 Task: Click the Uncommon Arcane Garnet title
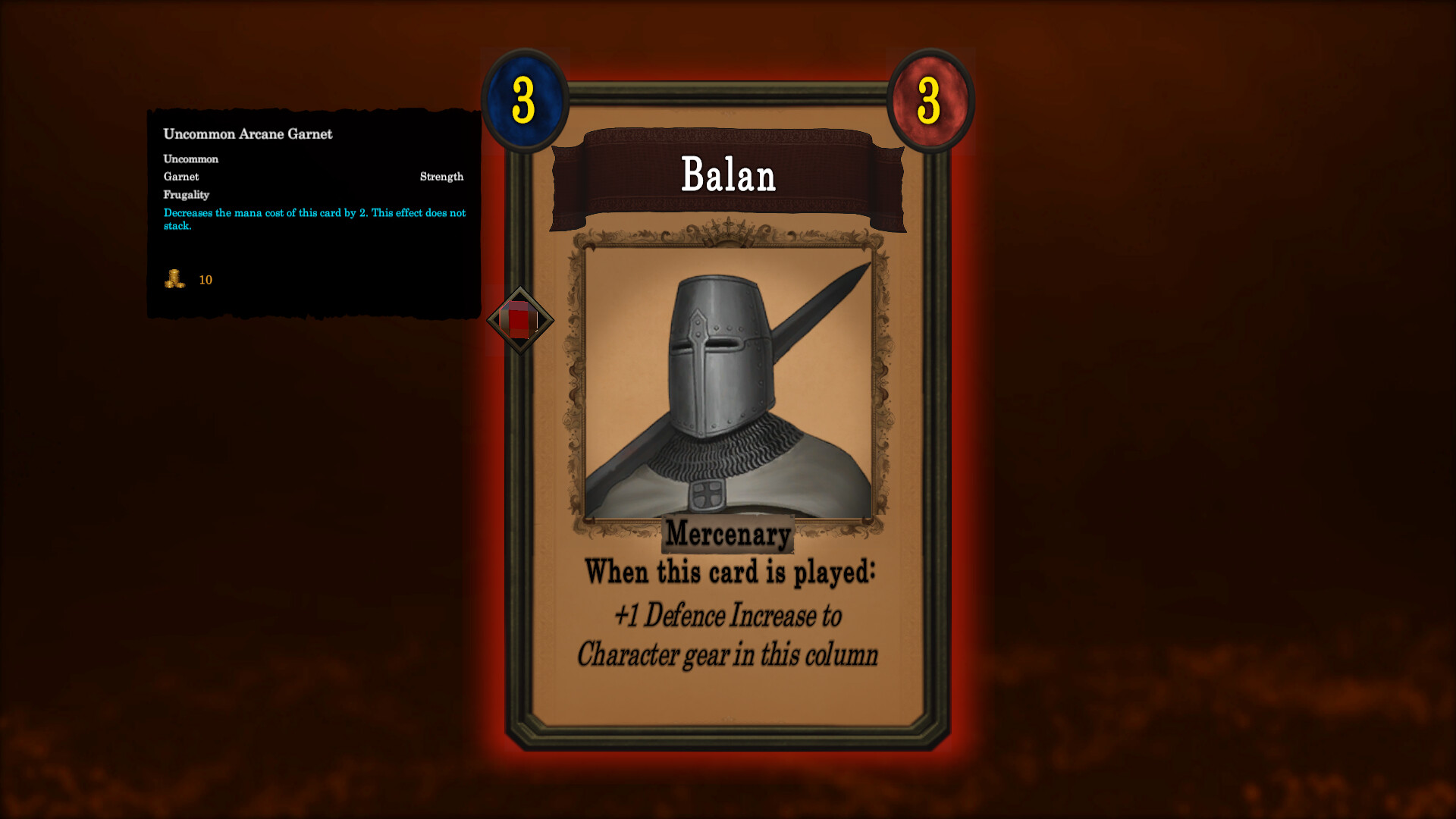(247, 133)
